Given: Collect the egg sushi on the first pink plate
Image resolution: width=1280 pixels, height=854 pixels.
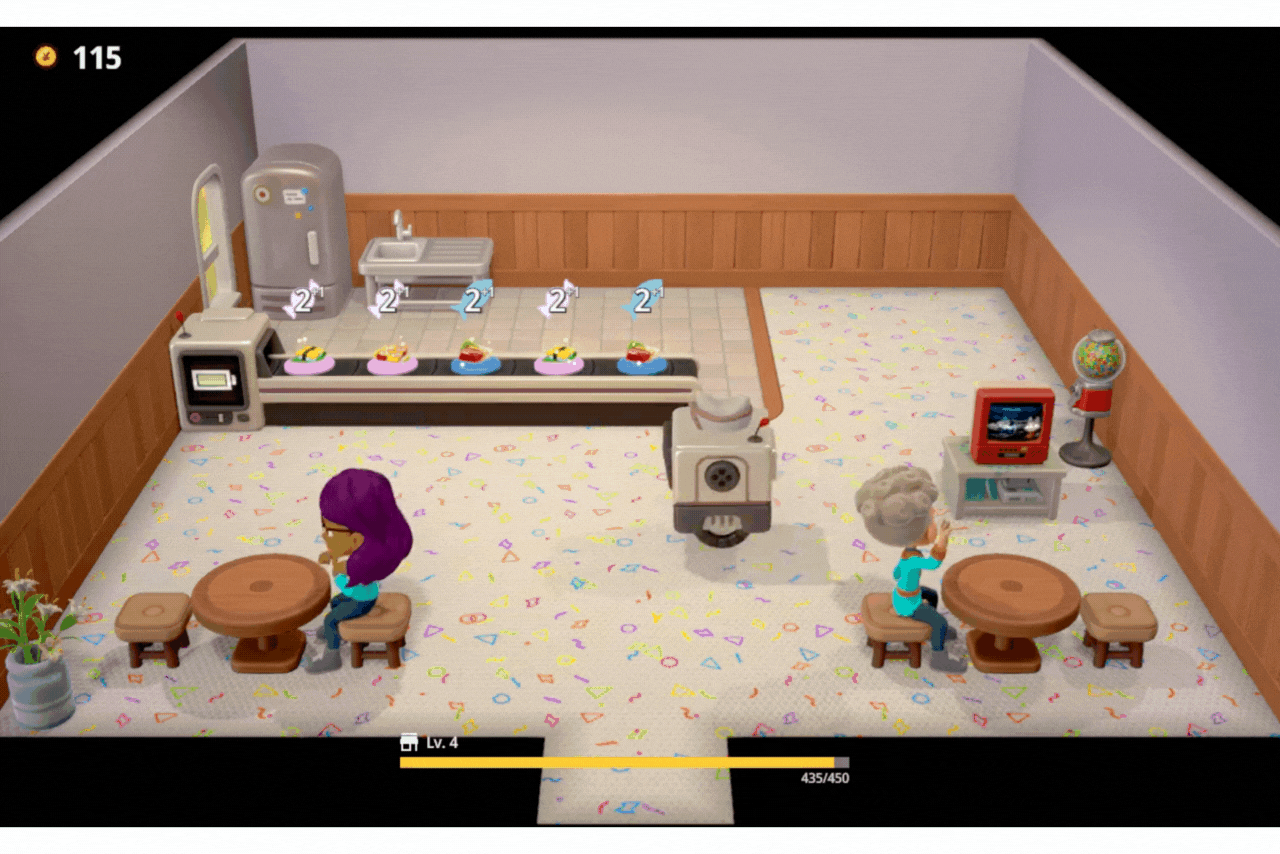Looking at the screenshot, I should coord(307,355).
